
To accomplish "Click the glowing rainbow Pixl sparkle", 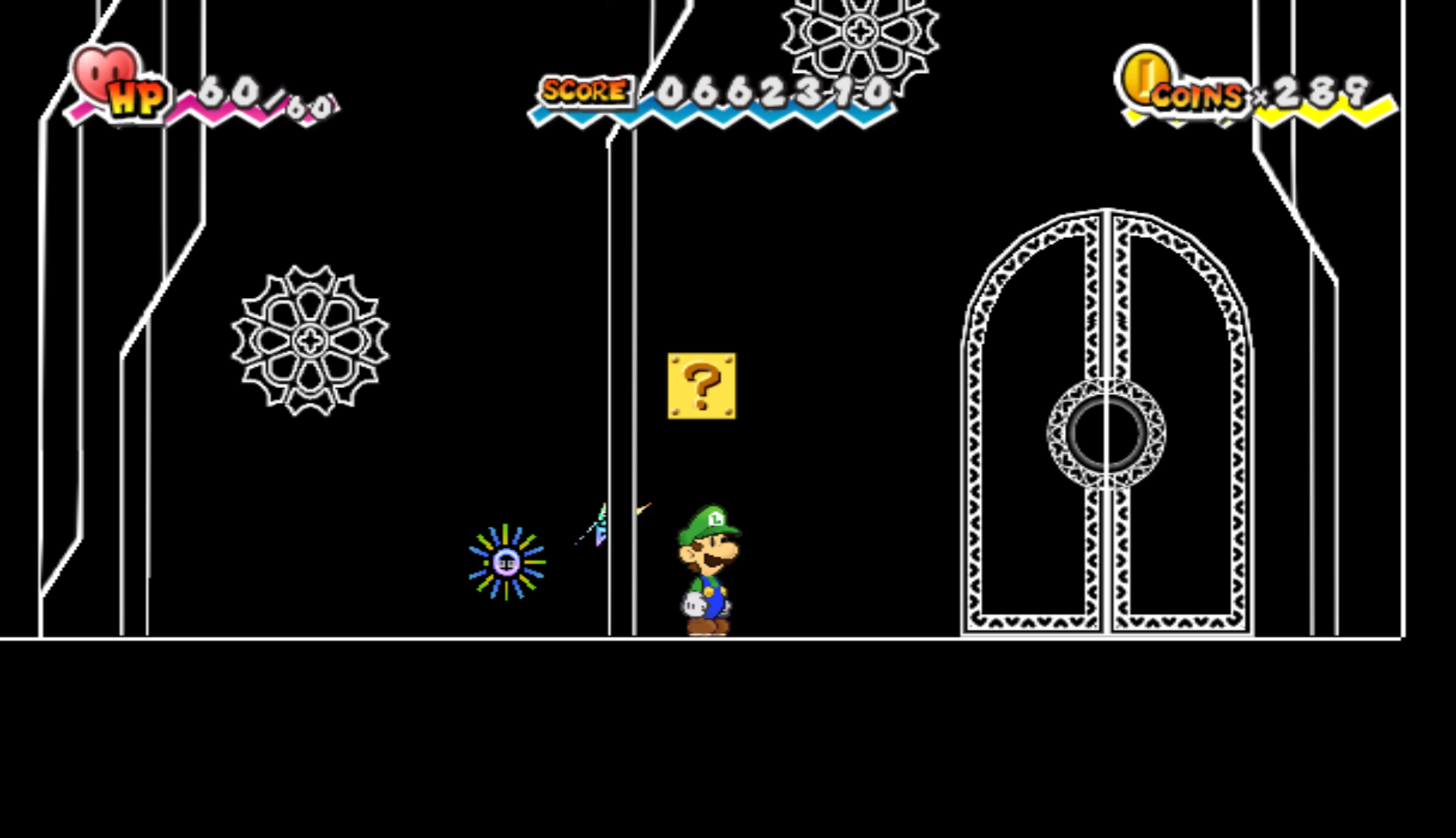I will (x=505, y=562).
